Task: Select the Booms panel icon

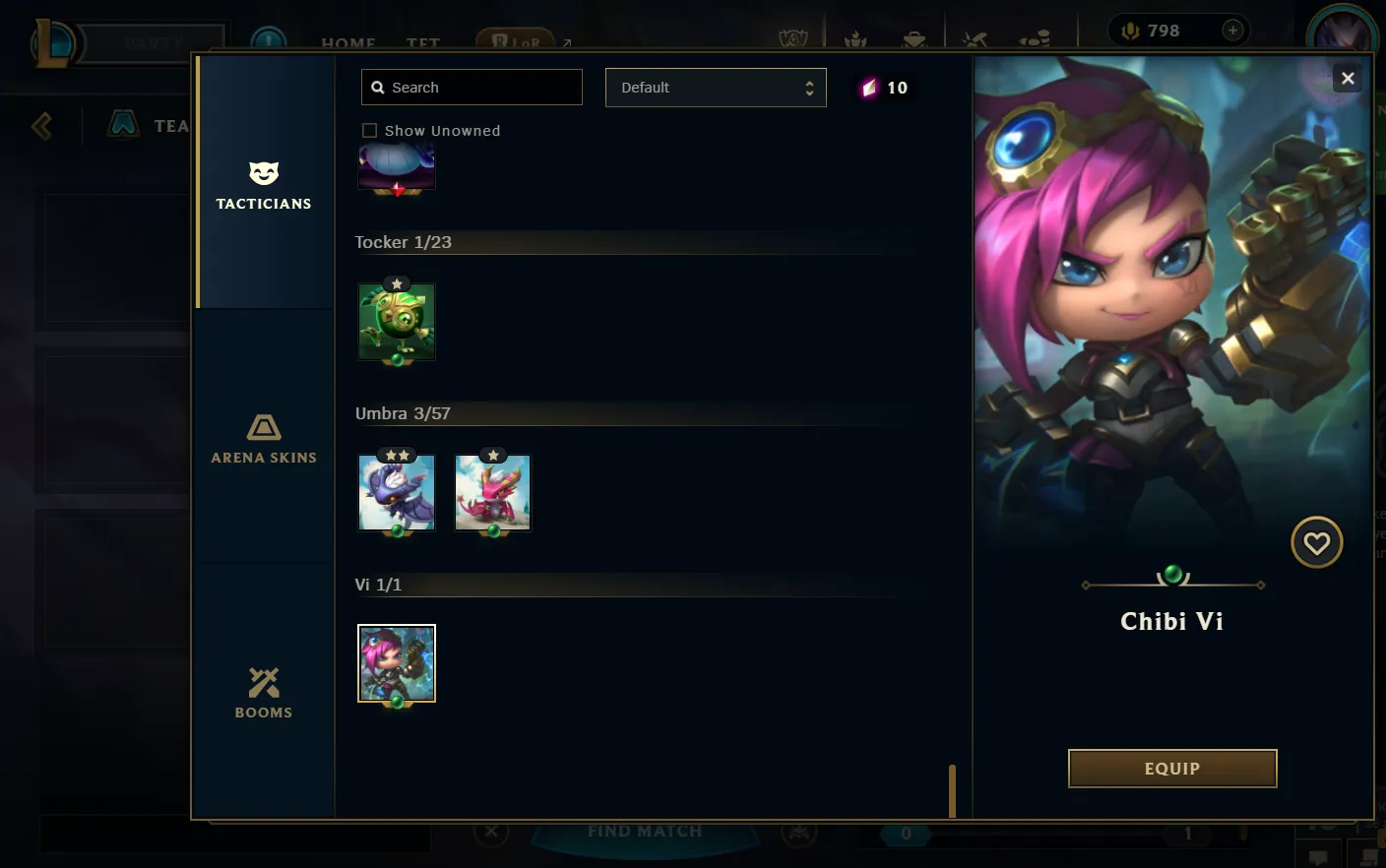Action: coord(263,684)
